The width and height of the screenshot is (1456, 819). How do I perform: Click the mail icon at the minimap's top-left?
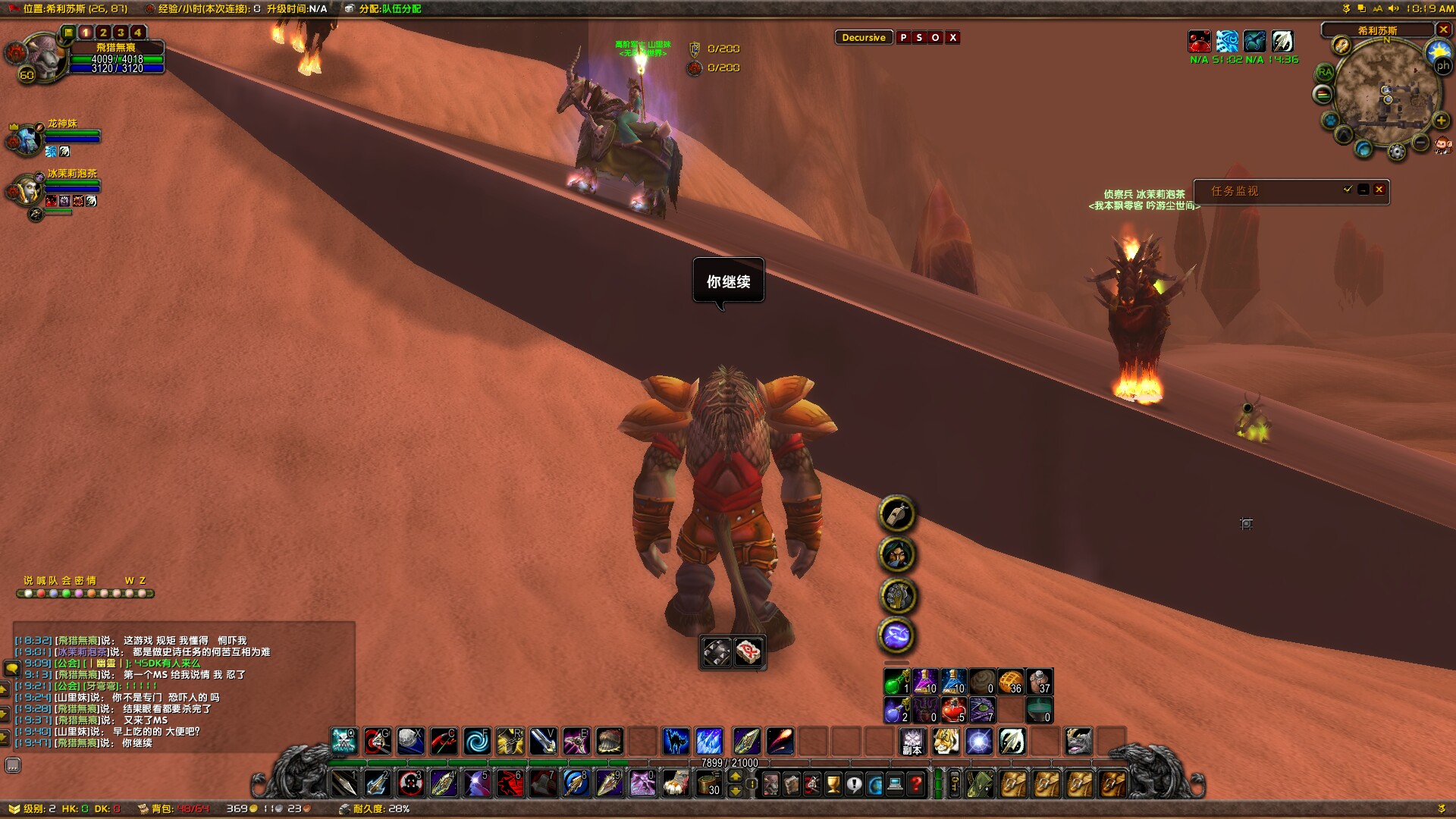pyautogui.click(x=1340, y=46)
